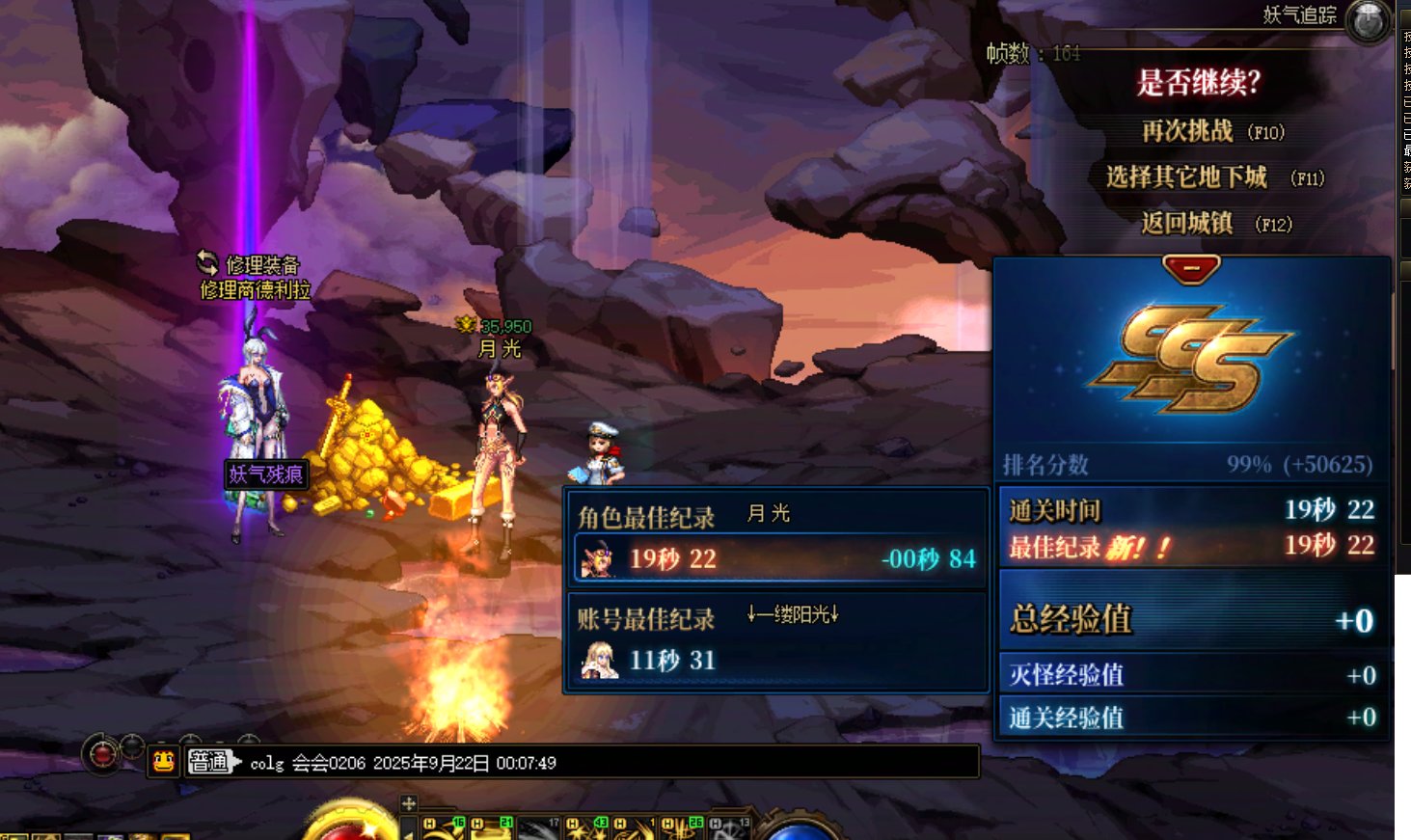Click the 修理装备 repair equipment prompt
Screen dimensions: 1411x840
(250, 264)
